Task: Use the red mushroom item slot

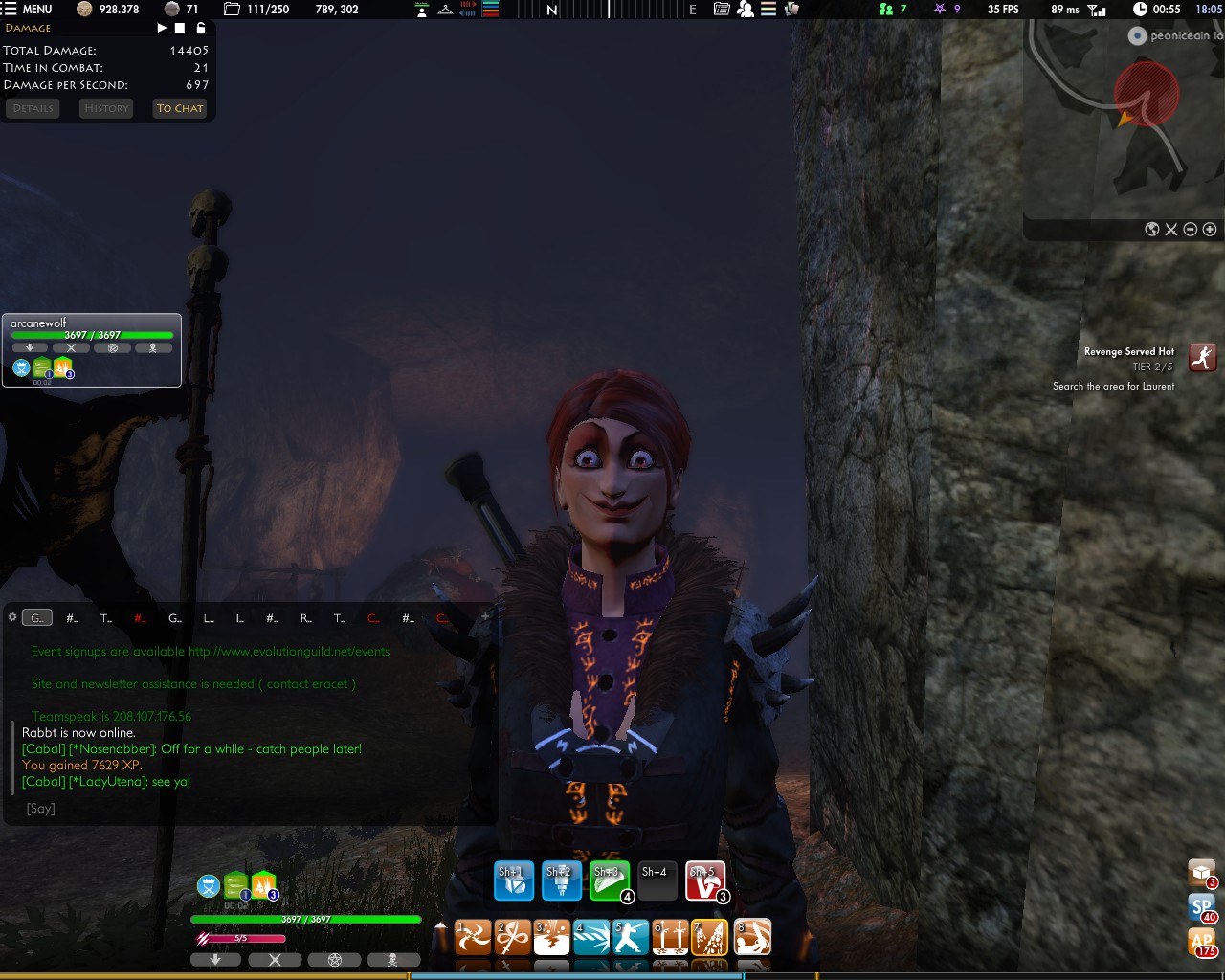Action: pyautogui.click(x=704, y=881)
